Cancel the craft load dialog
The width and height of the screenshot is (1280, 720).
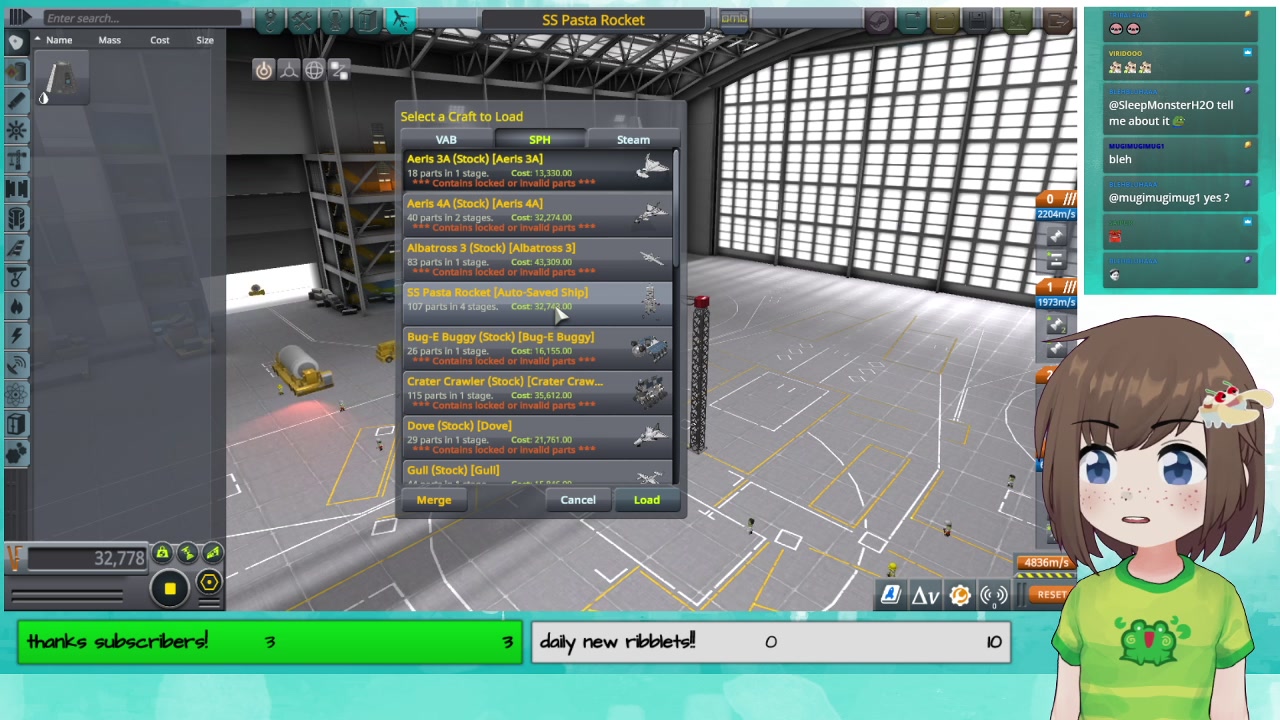(578, 500)
